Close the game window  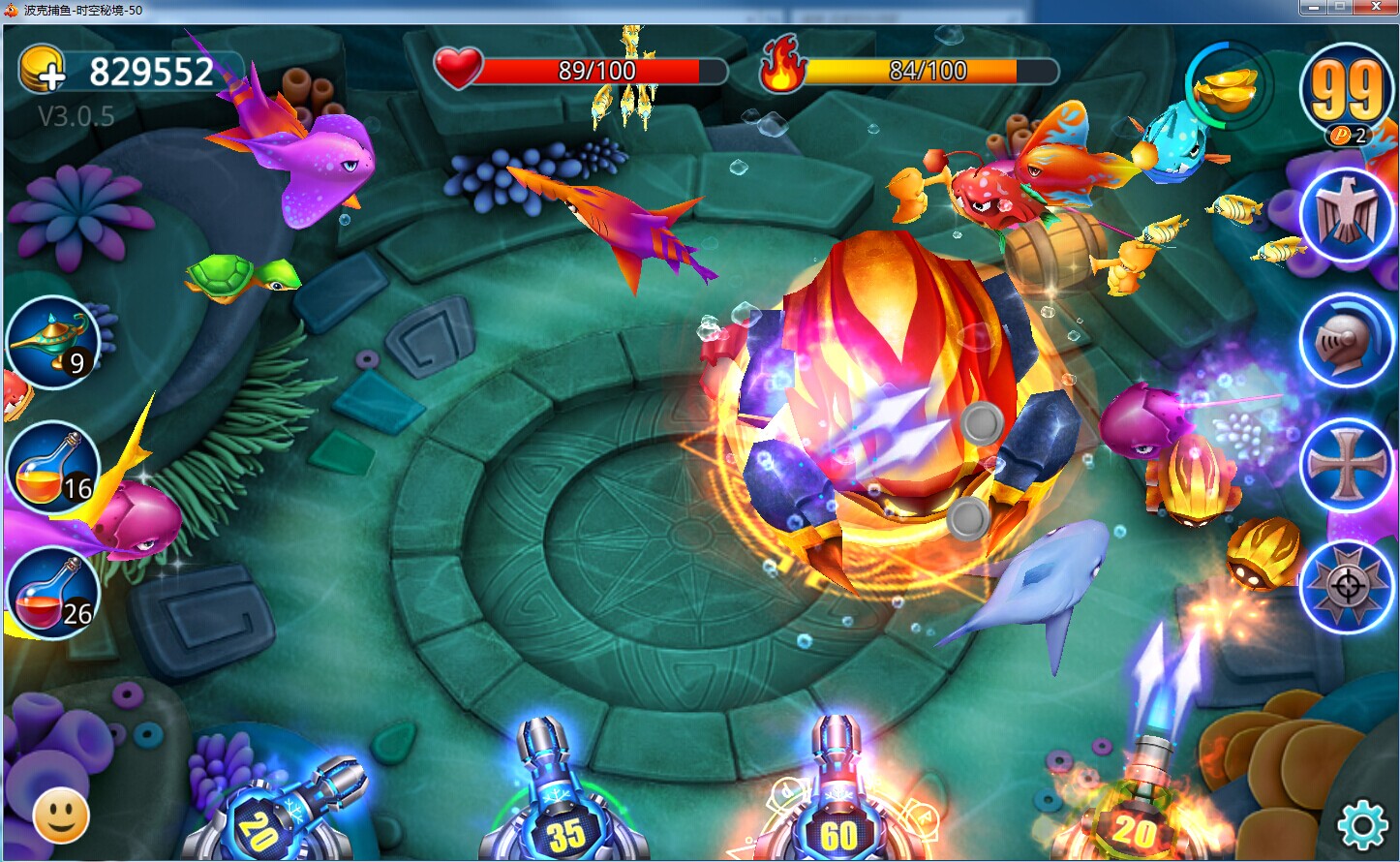pos(1375,9)
